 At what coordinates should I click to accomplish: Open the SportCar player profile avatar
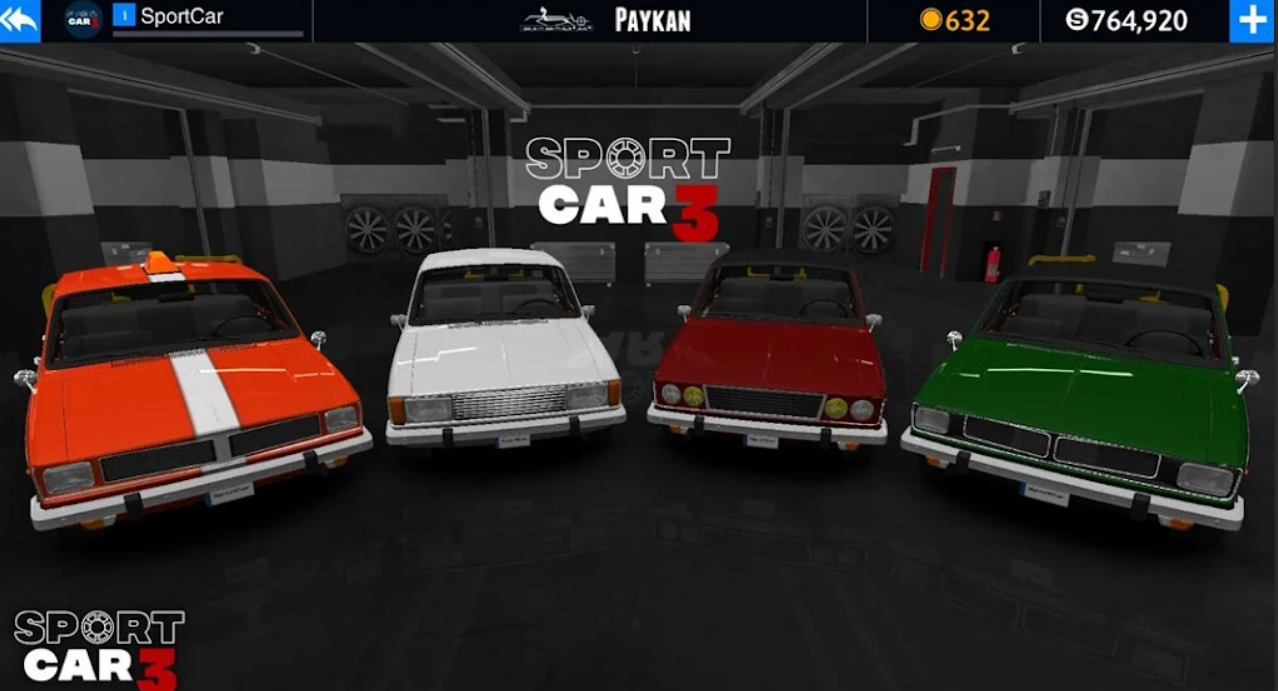tap(84, 20)
